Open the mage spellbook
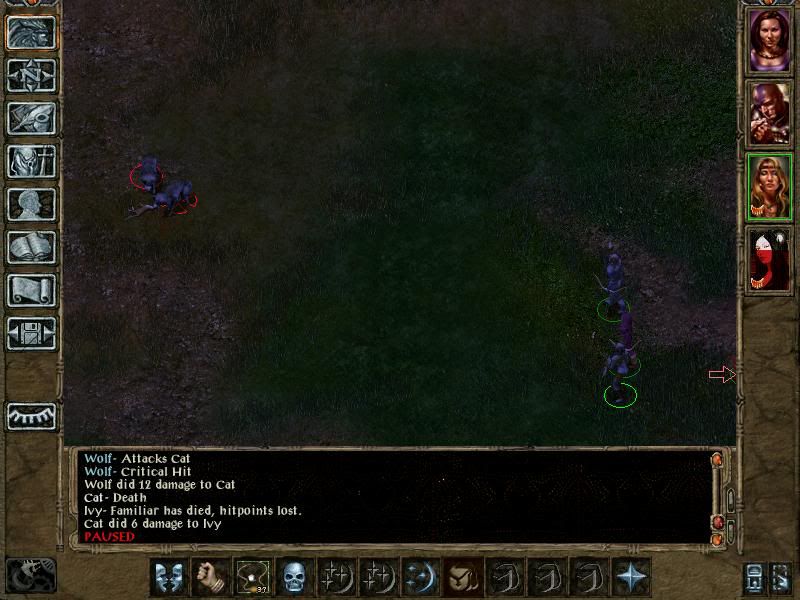 [x=31, y=247]
